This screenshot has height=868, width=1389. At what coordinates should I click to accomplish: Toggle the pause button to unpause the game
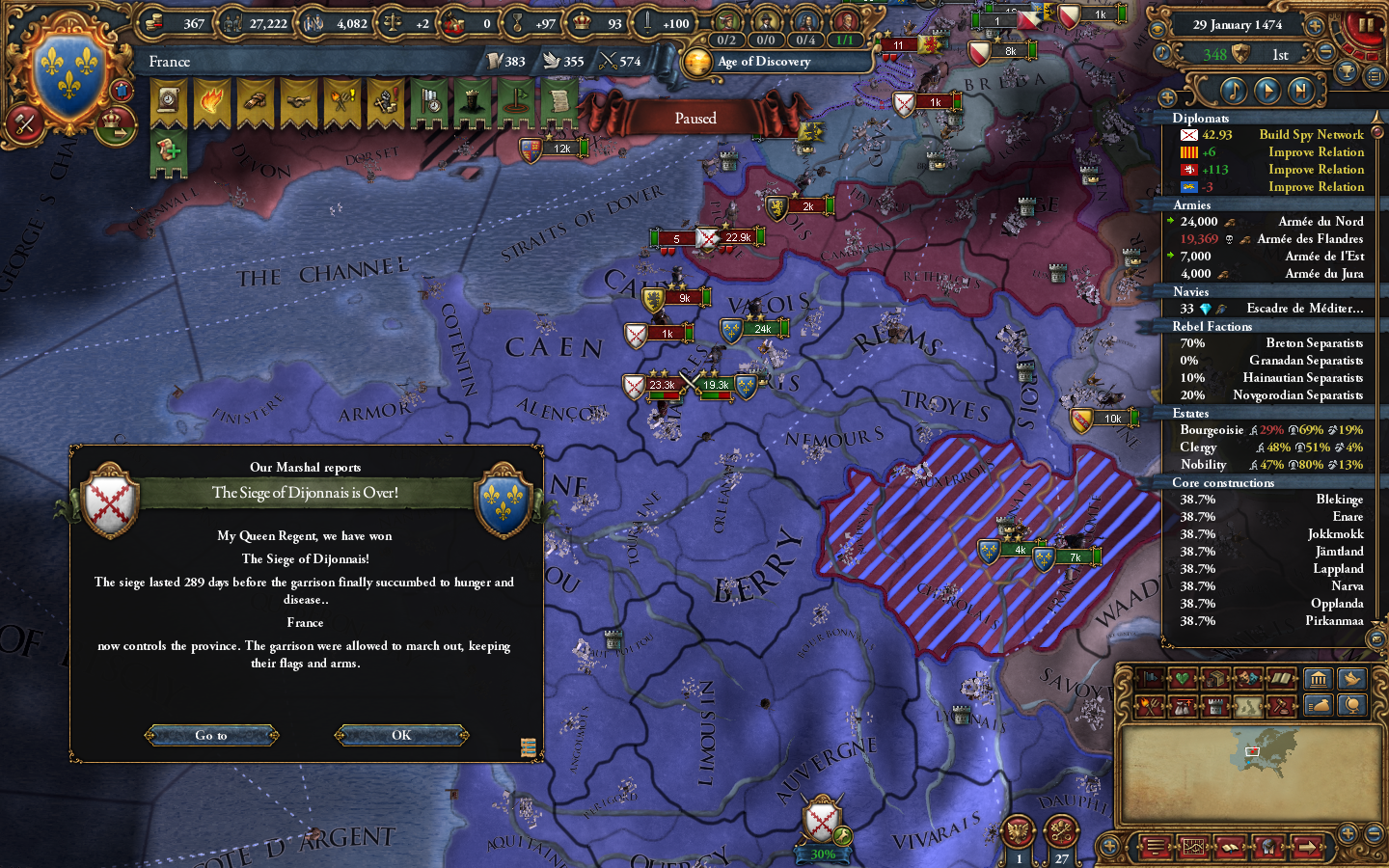coord(1366,27)
